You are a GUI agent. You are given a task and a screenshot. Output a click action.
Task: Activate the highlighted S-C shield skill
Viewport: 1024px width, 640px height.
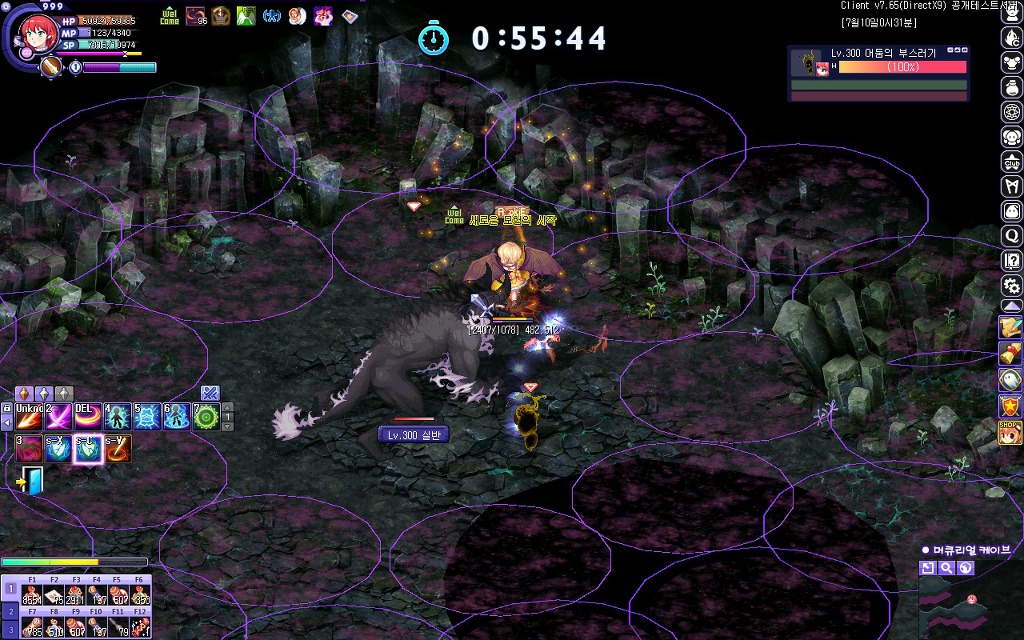88,448
